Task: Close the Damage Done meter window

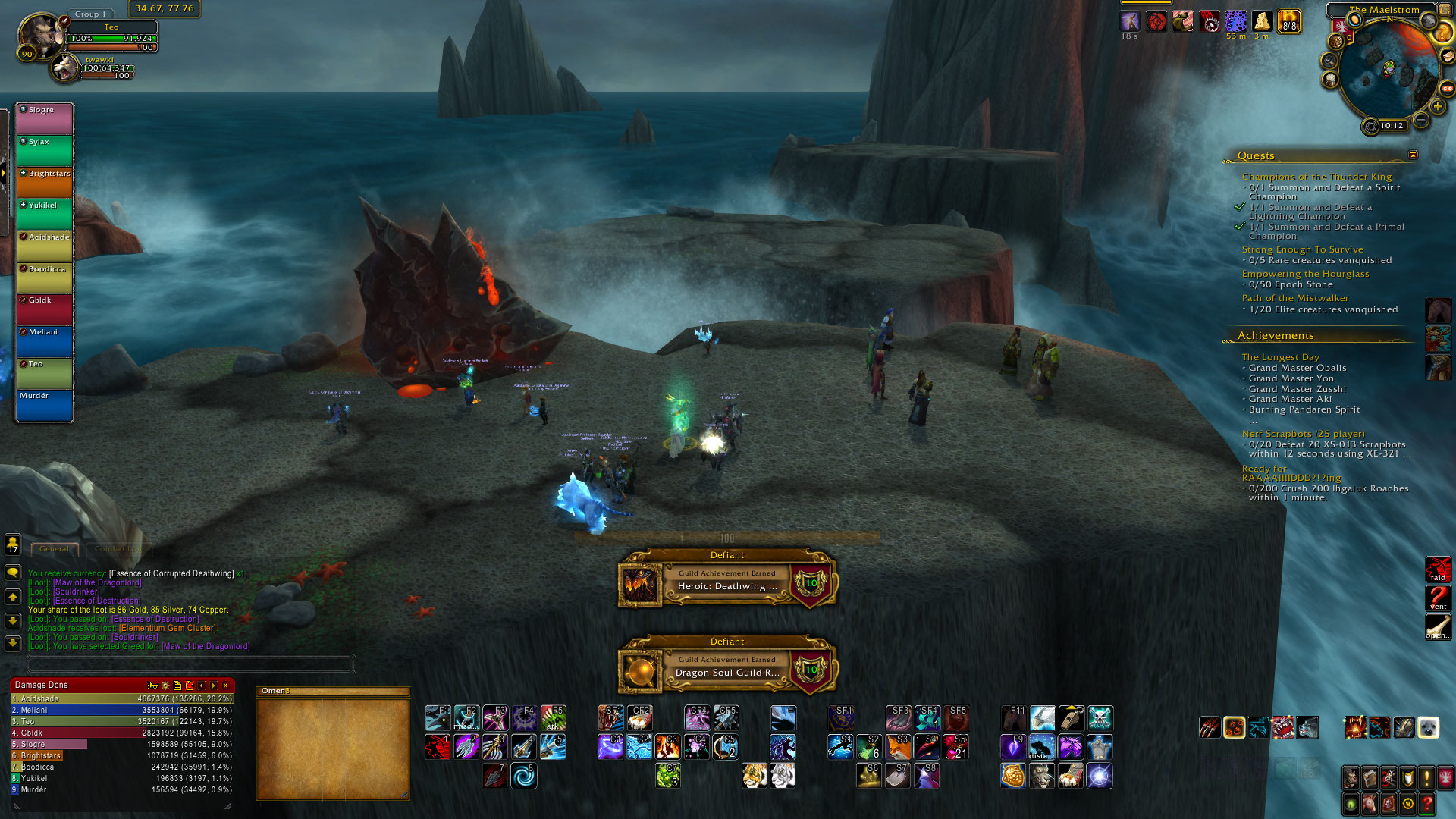Action: point(225,686)
